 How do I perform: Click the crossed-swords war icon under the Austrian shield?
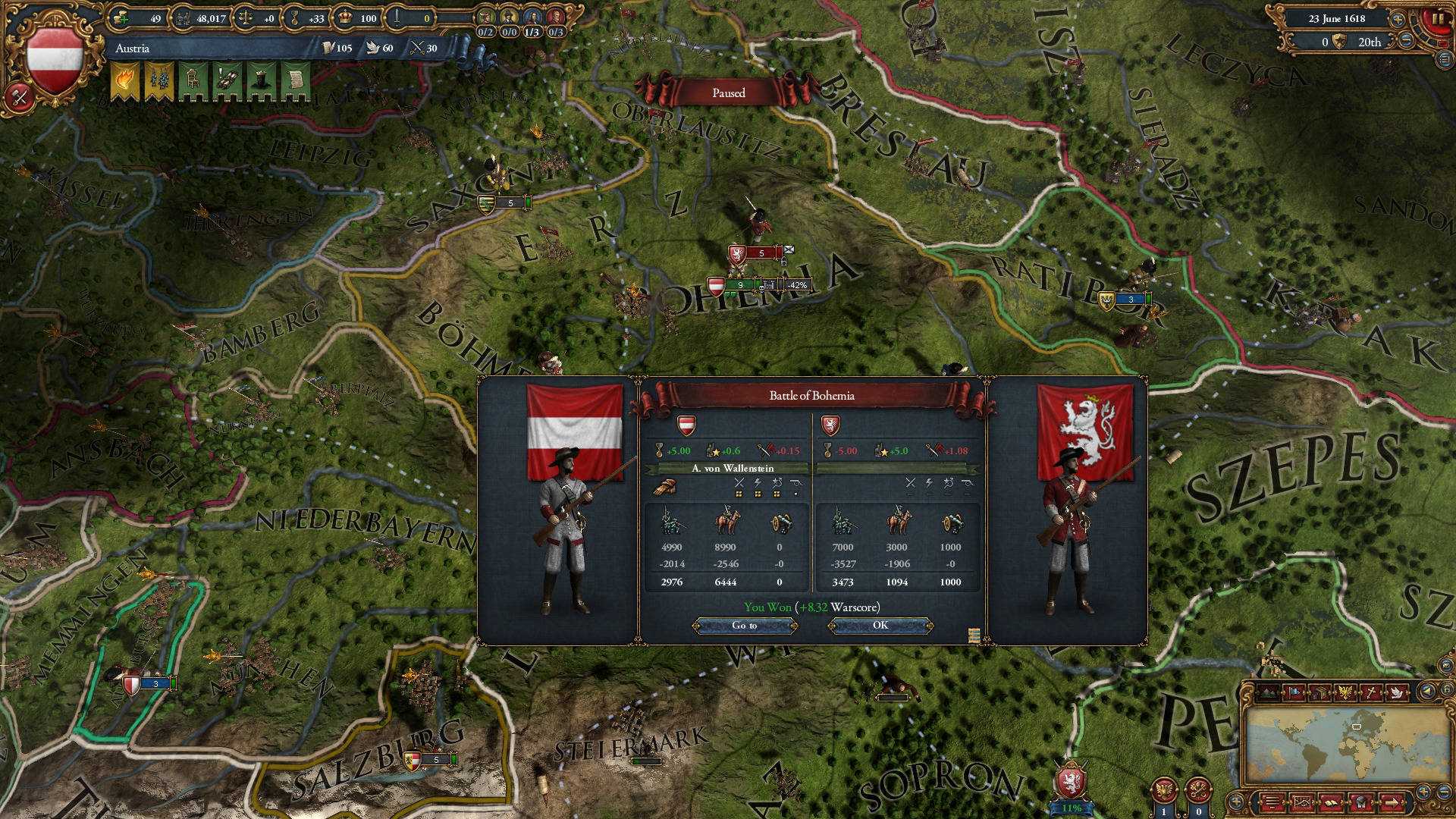[18, 97]
